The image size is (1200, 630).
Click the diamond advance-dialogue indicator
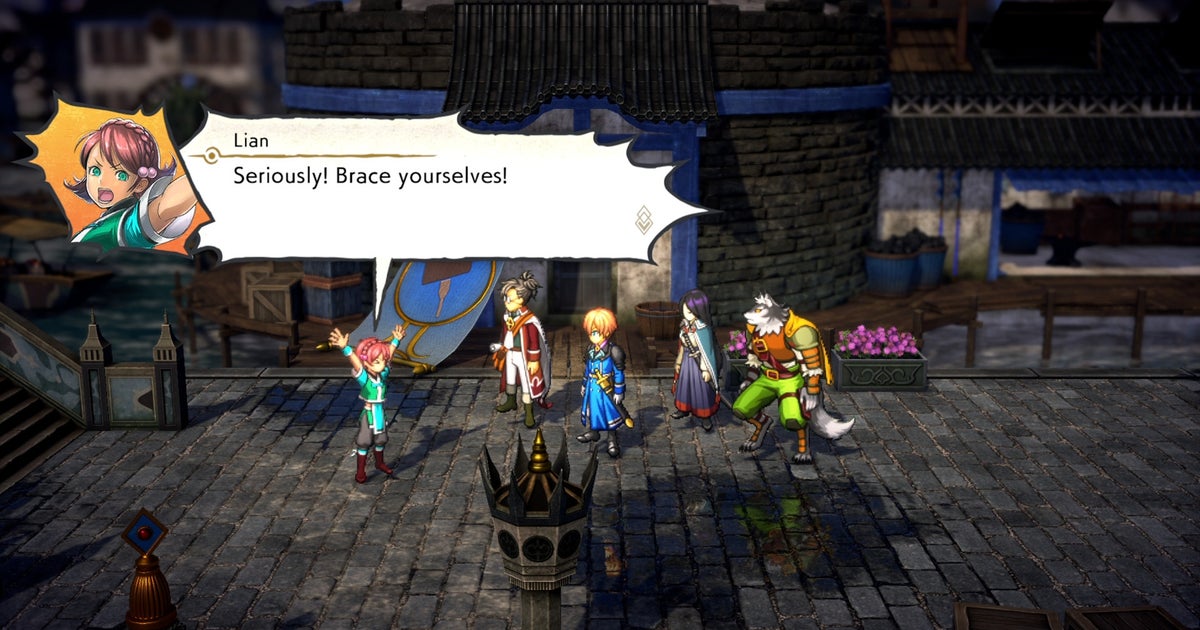click(x=644, y=220)
